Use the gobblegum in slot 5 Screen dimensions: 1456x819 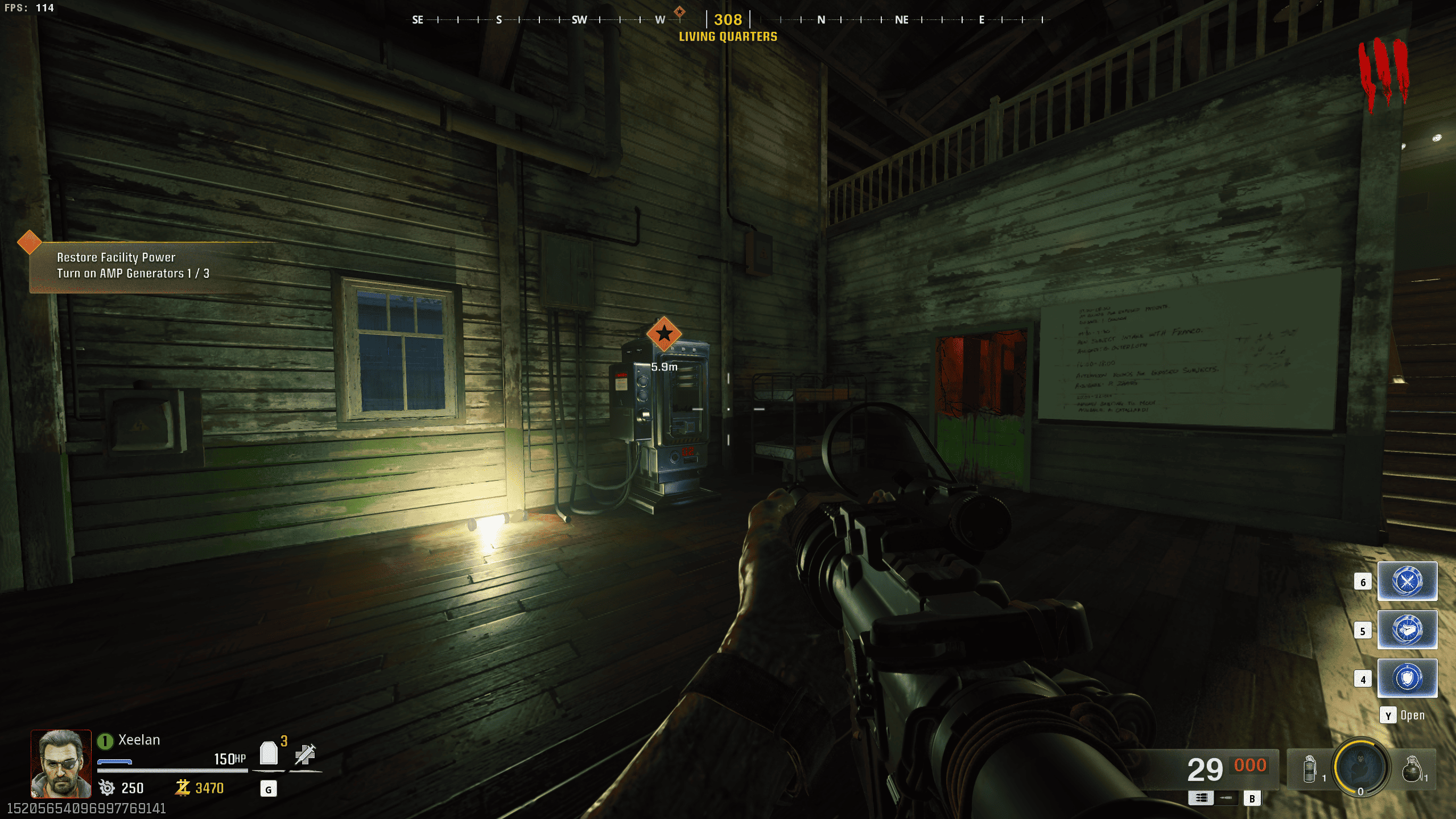point(1406,629)
